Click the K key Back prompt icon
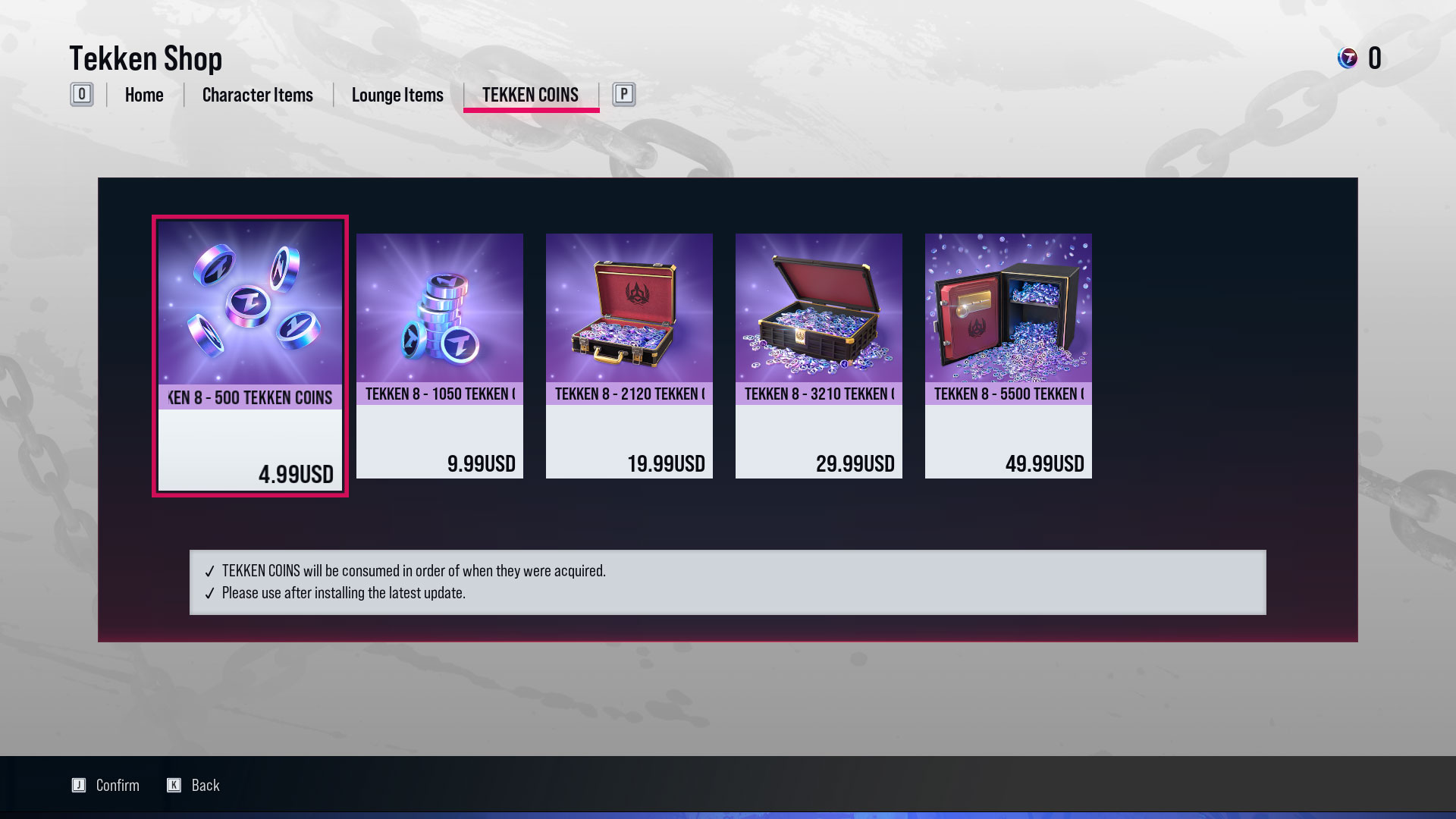1456x819 pixels. tap(173, 785)
